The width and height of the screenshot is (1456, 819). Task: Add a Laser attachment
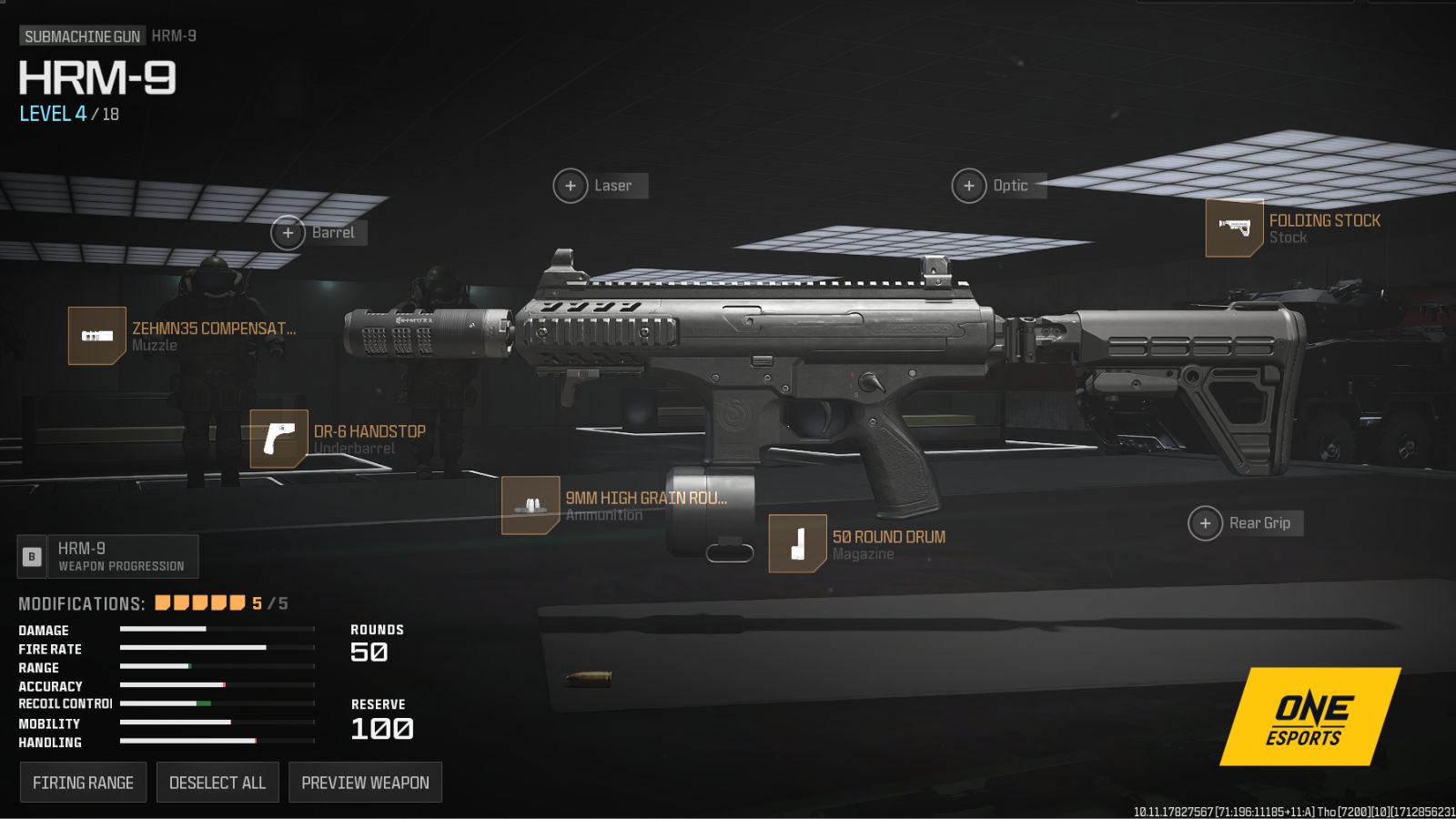point(571,186)
